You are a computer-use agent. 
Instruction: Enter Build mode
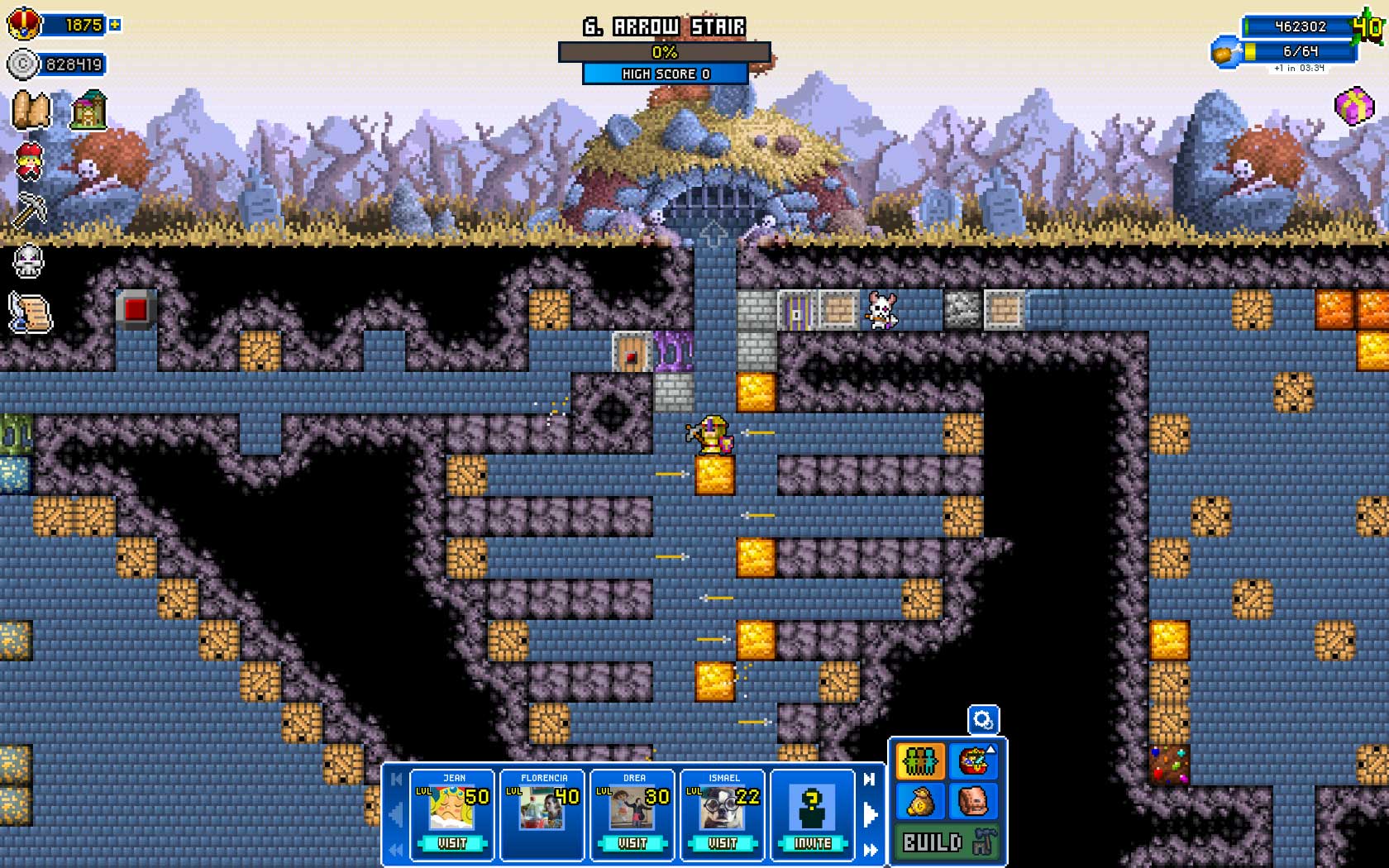(x=947, y=842)
